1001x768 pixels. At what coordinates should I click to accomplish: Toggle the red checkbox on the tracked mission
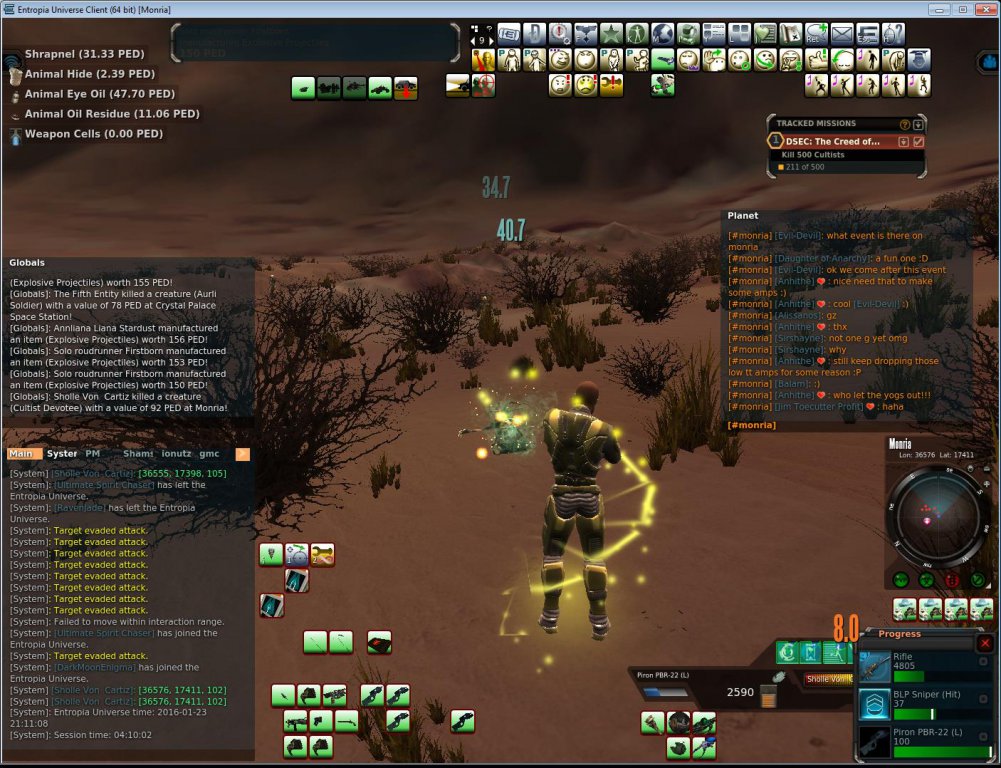tap(919, 141)
